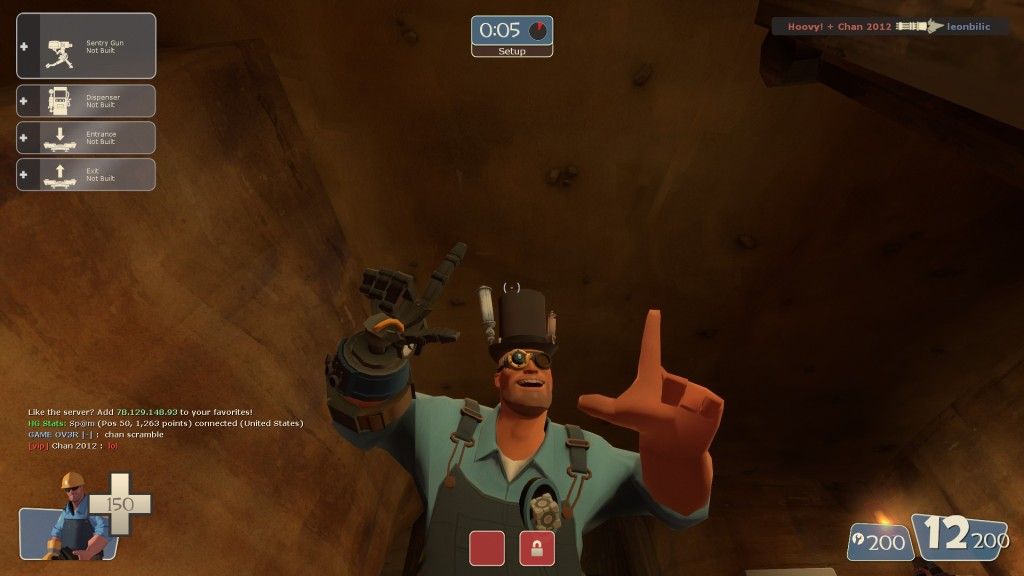Image resolution: width=1024 pixels, height=576 pixels.
Task: Select the teleporter Exit status panel
Action: [86, 174]
